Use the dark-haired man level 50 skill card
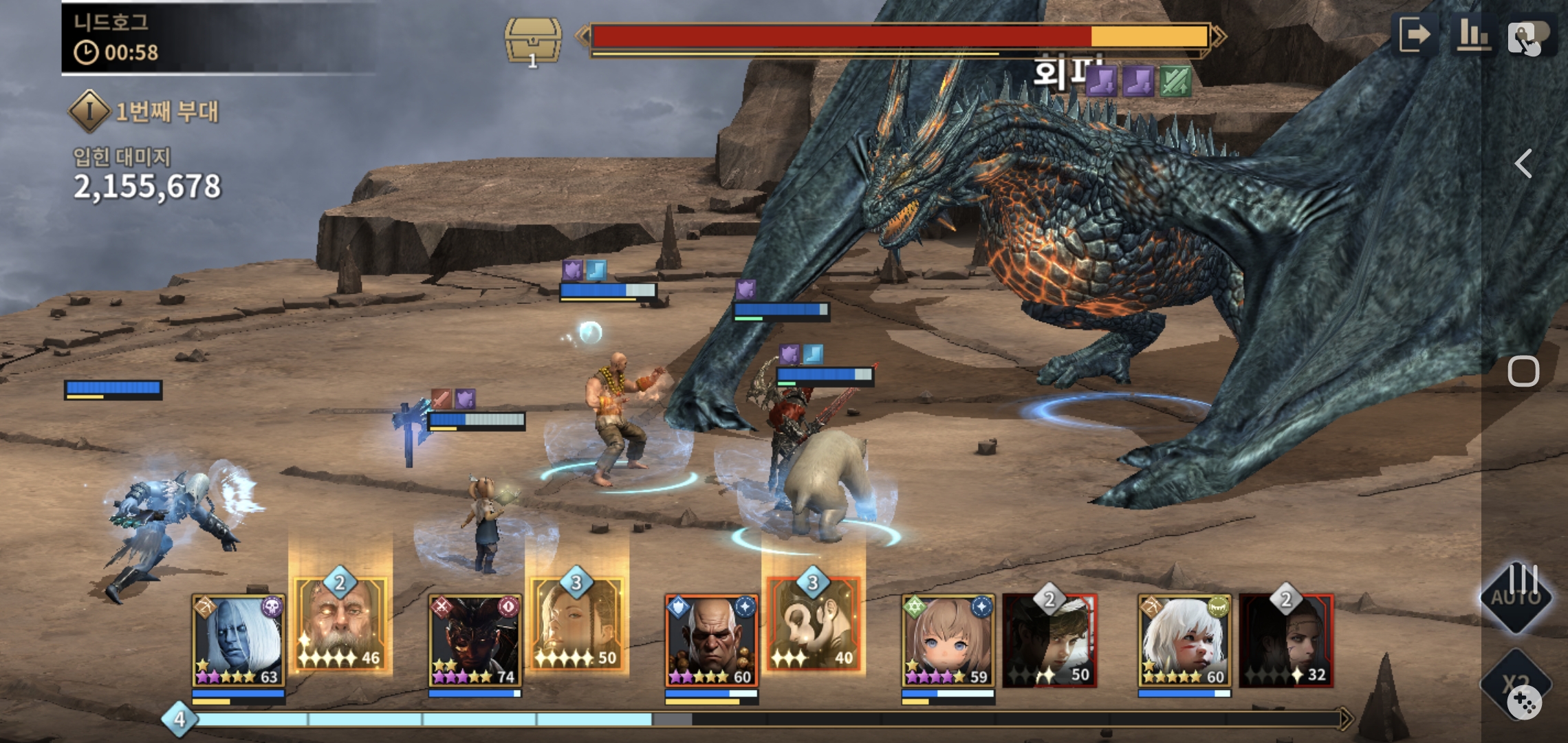Screen dimensions: 1568x743 click(x=1049, y=640)
